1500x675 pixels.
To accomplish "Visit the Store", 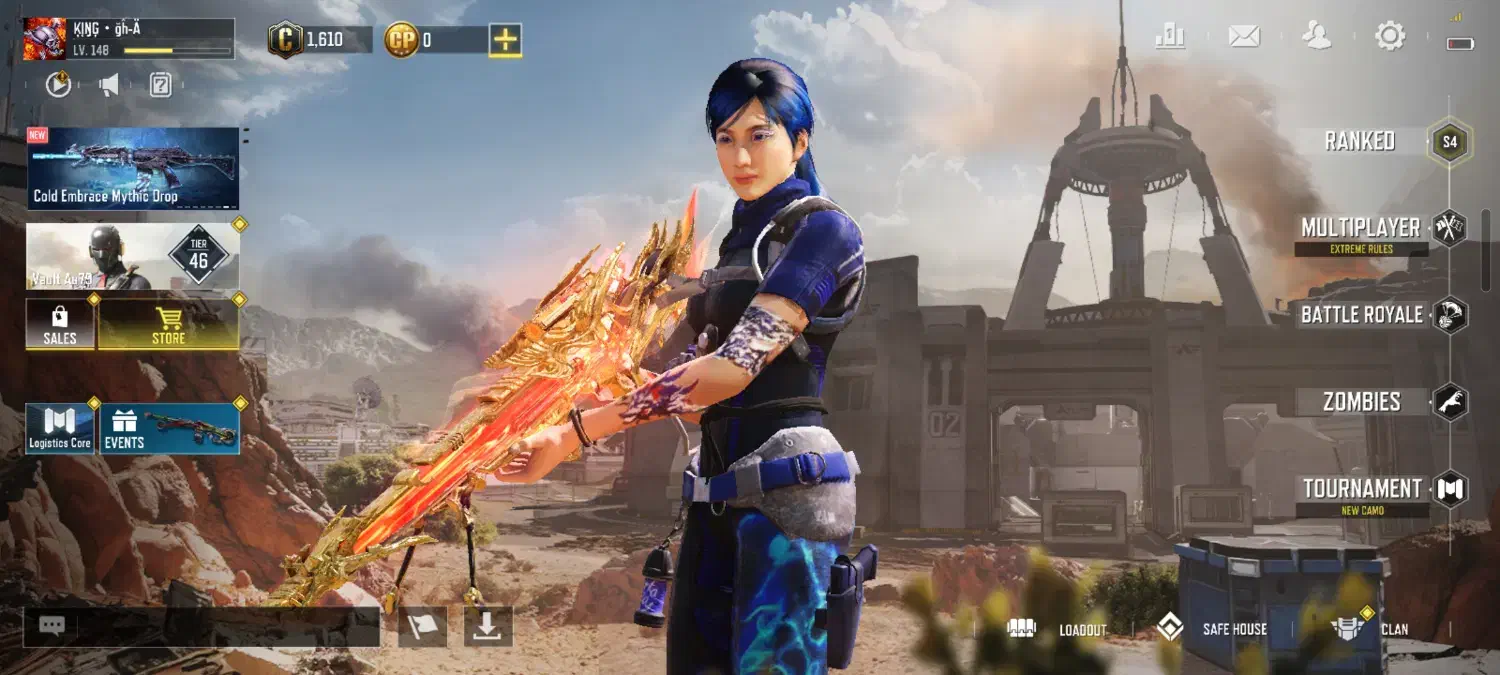I will click(x=168, y=324).
